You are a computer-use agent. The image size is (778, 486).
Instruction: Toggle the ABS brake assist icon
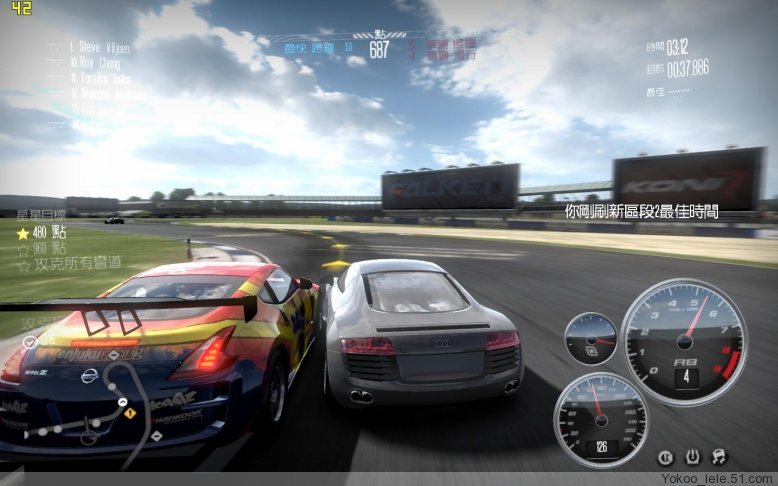(666, 457)
